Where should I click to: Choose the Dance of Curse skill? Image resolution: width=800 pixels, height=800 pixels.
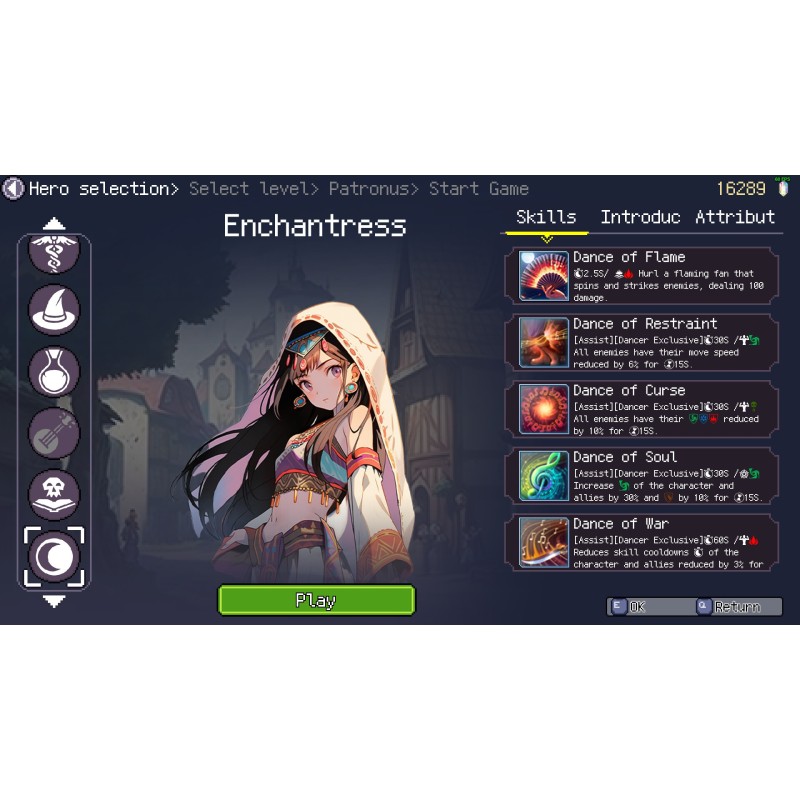coord(642,409)
